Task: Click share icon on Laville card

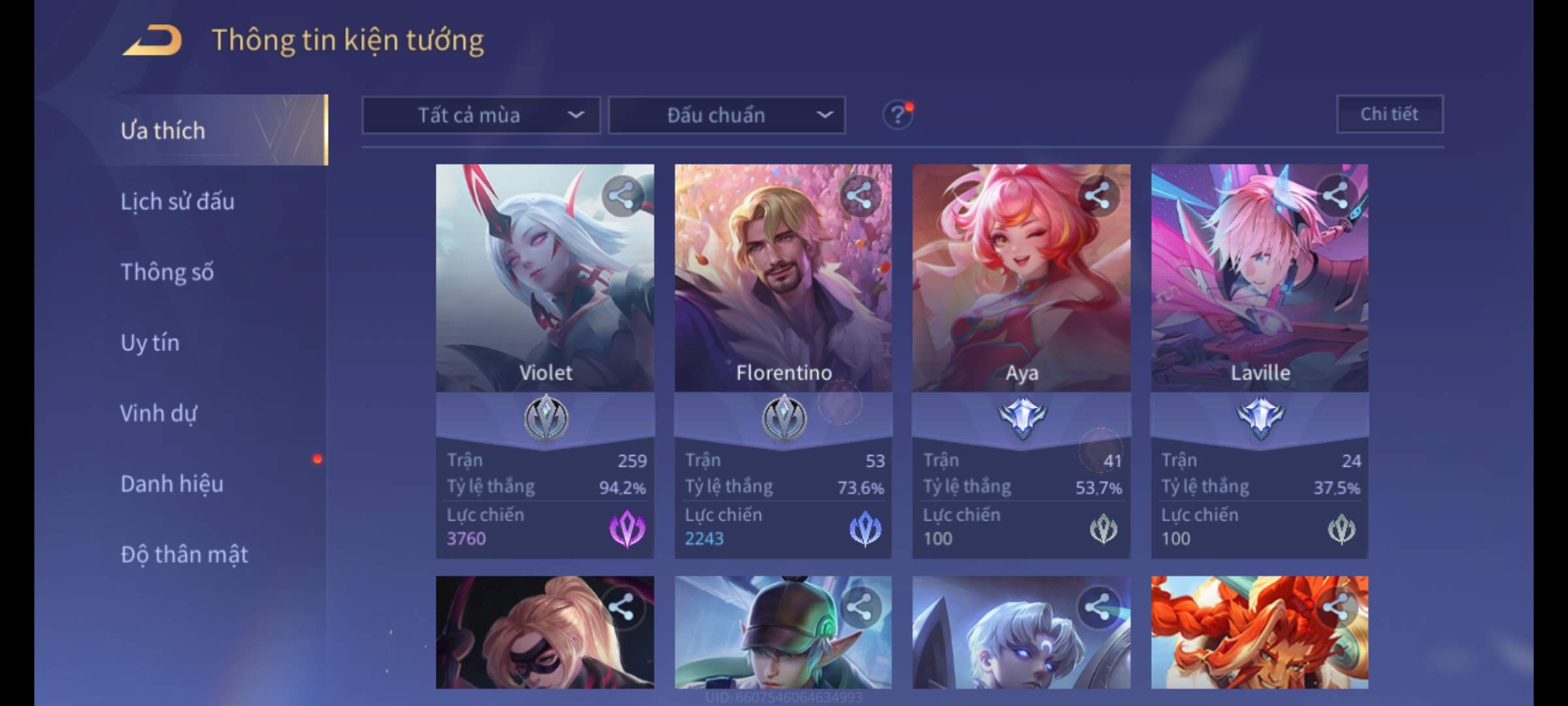Action: 1335,195
